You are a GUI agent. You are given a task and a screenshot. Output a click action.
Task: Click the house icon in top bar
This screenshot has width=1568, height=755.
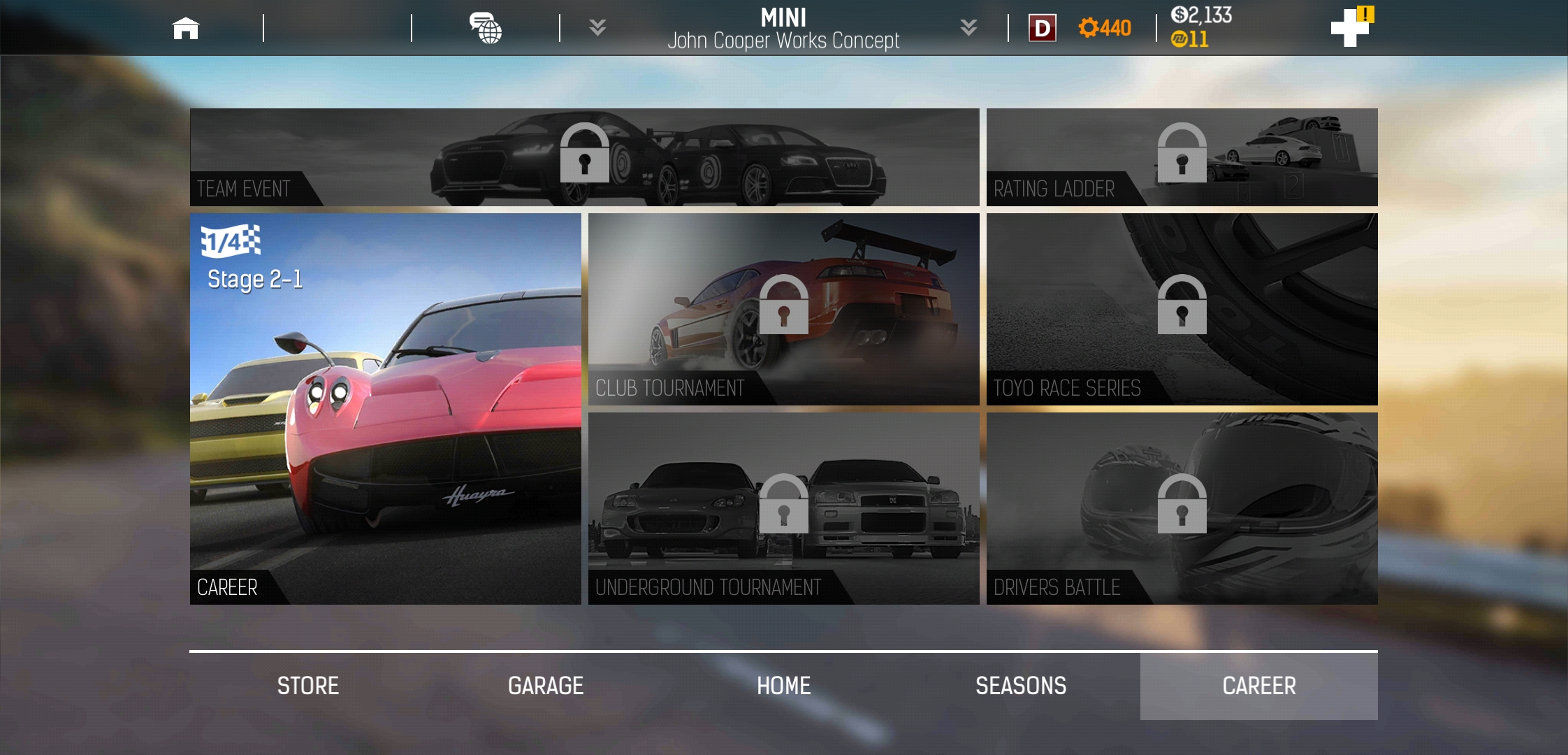click(x=186, y=29)
